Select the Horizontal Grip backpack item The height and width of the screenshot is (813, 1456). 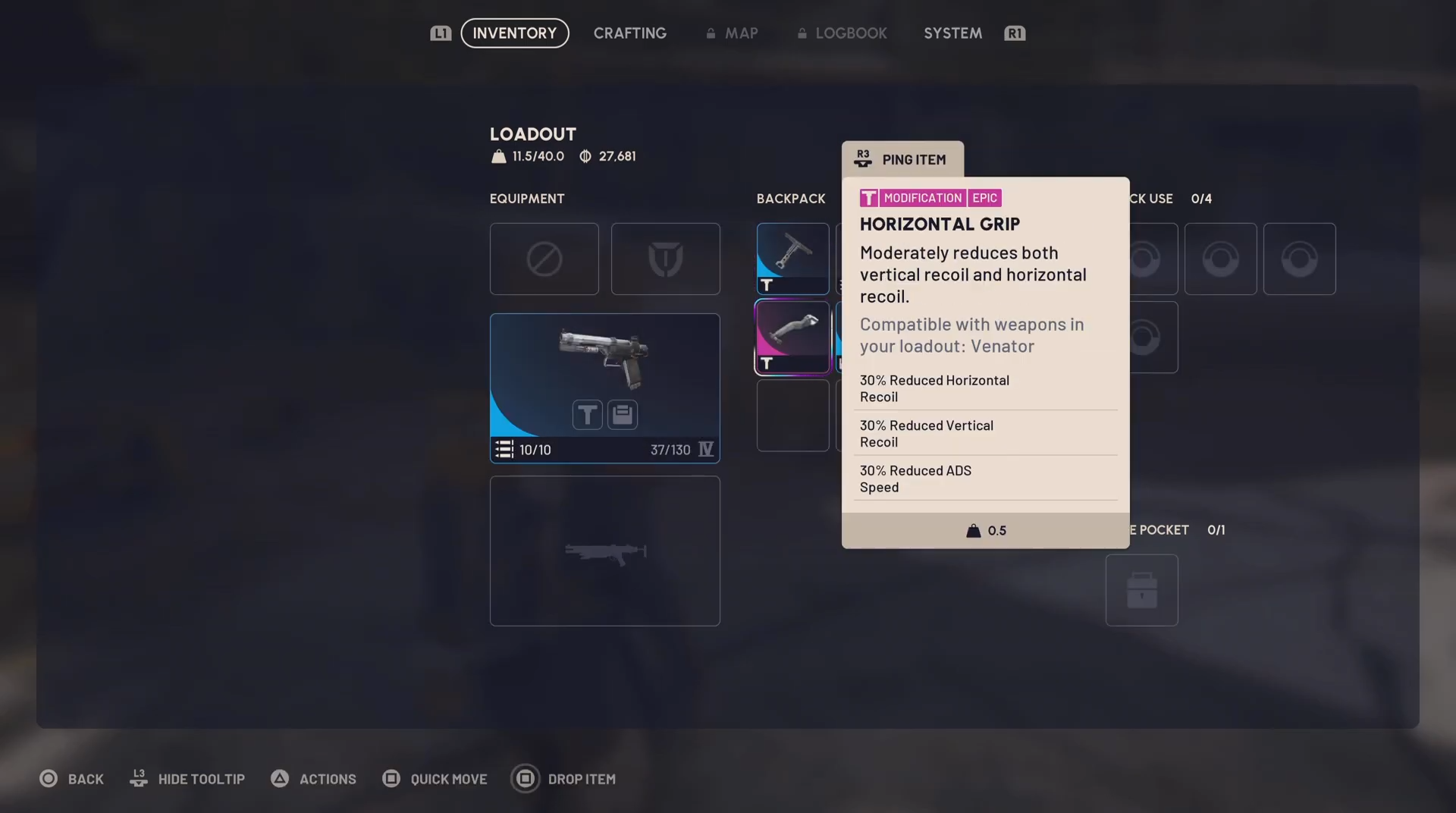(792, 337)
